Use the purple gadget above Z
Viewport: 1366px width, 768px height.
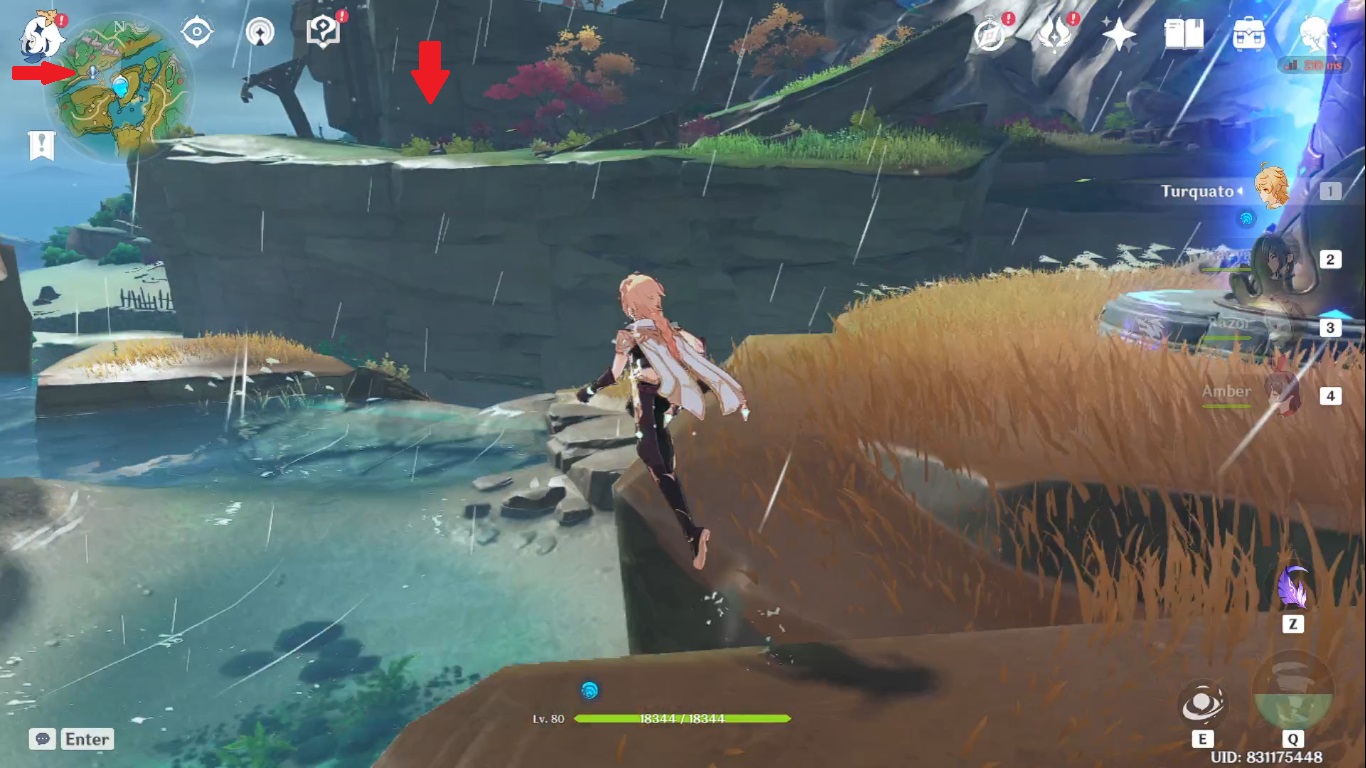coord(1293,588)
